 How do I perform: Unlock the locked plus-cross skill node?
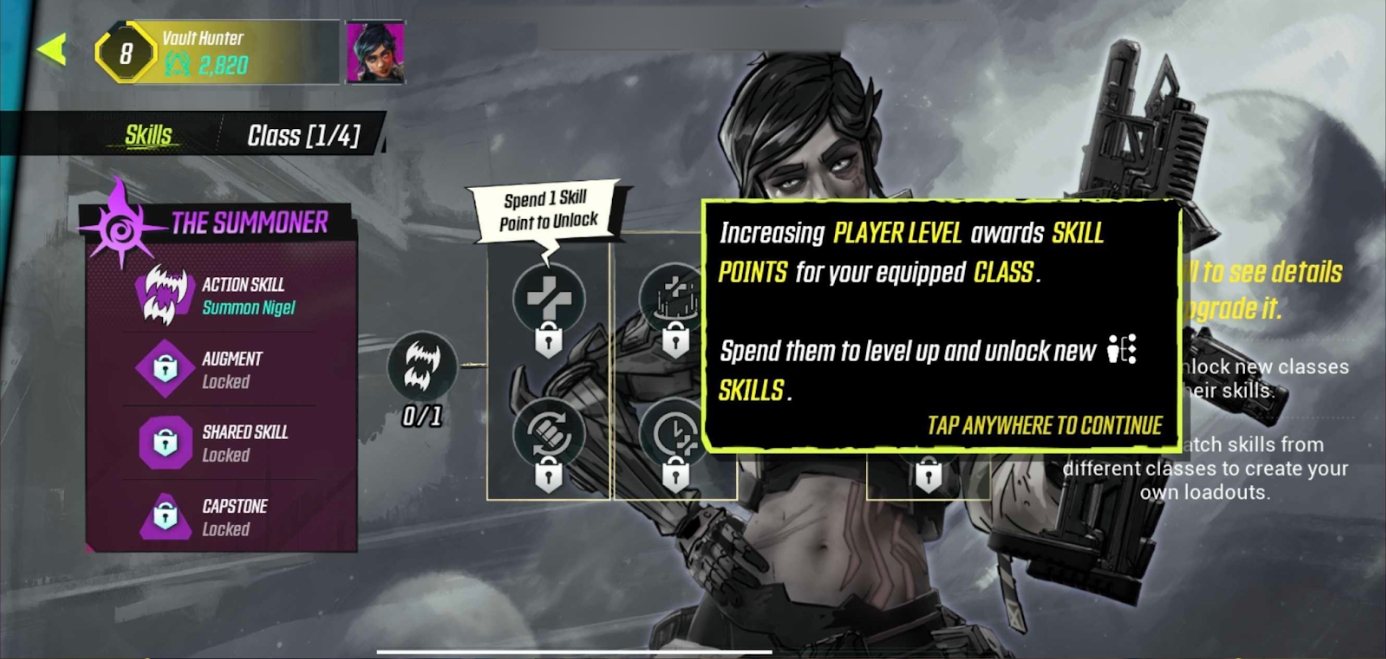point(548,300)
